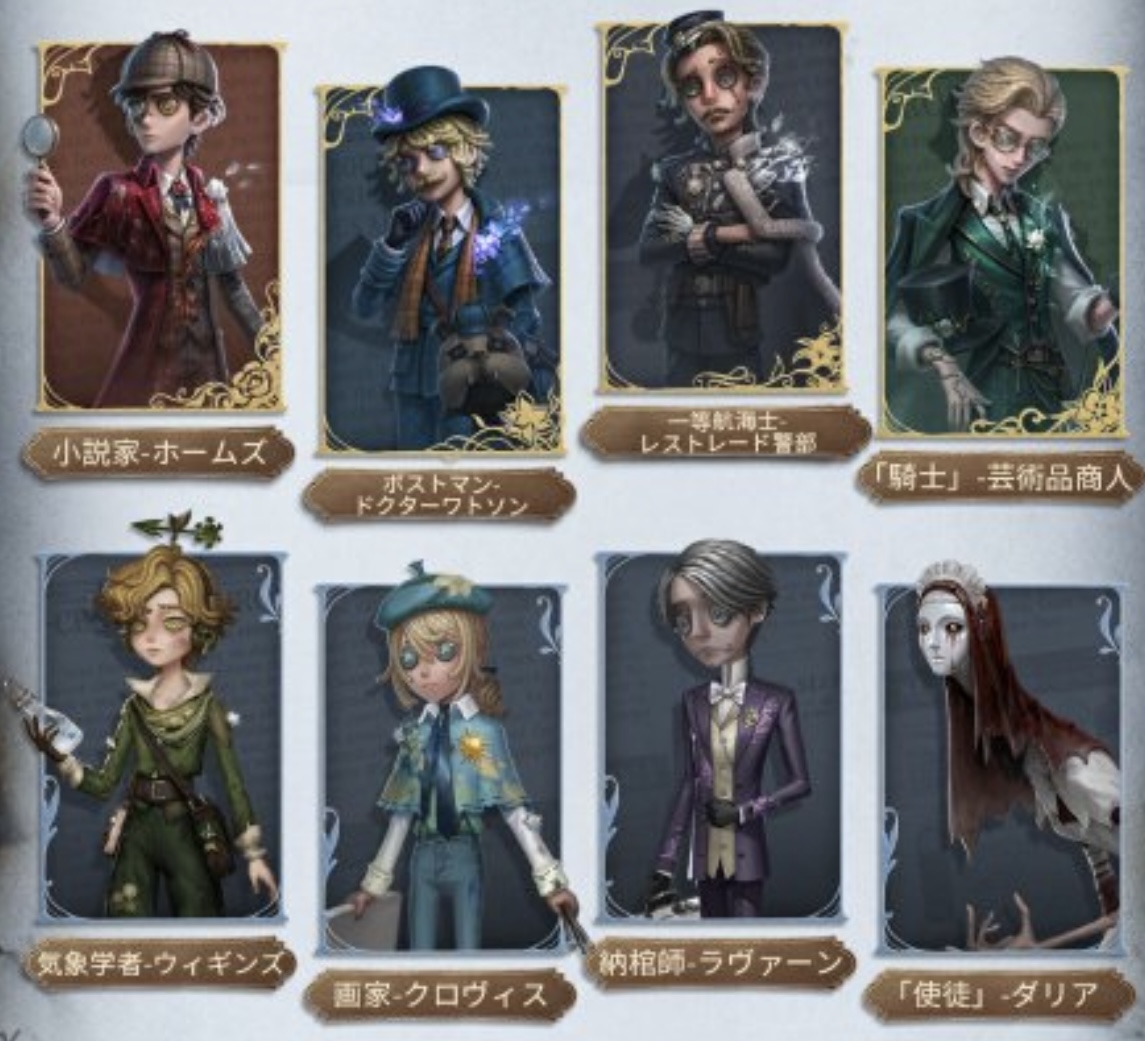1145x1041 pixels.
Task: Click the 「騎士」-芸術品商人 name plate
Action: (1000, 479)
